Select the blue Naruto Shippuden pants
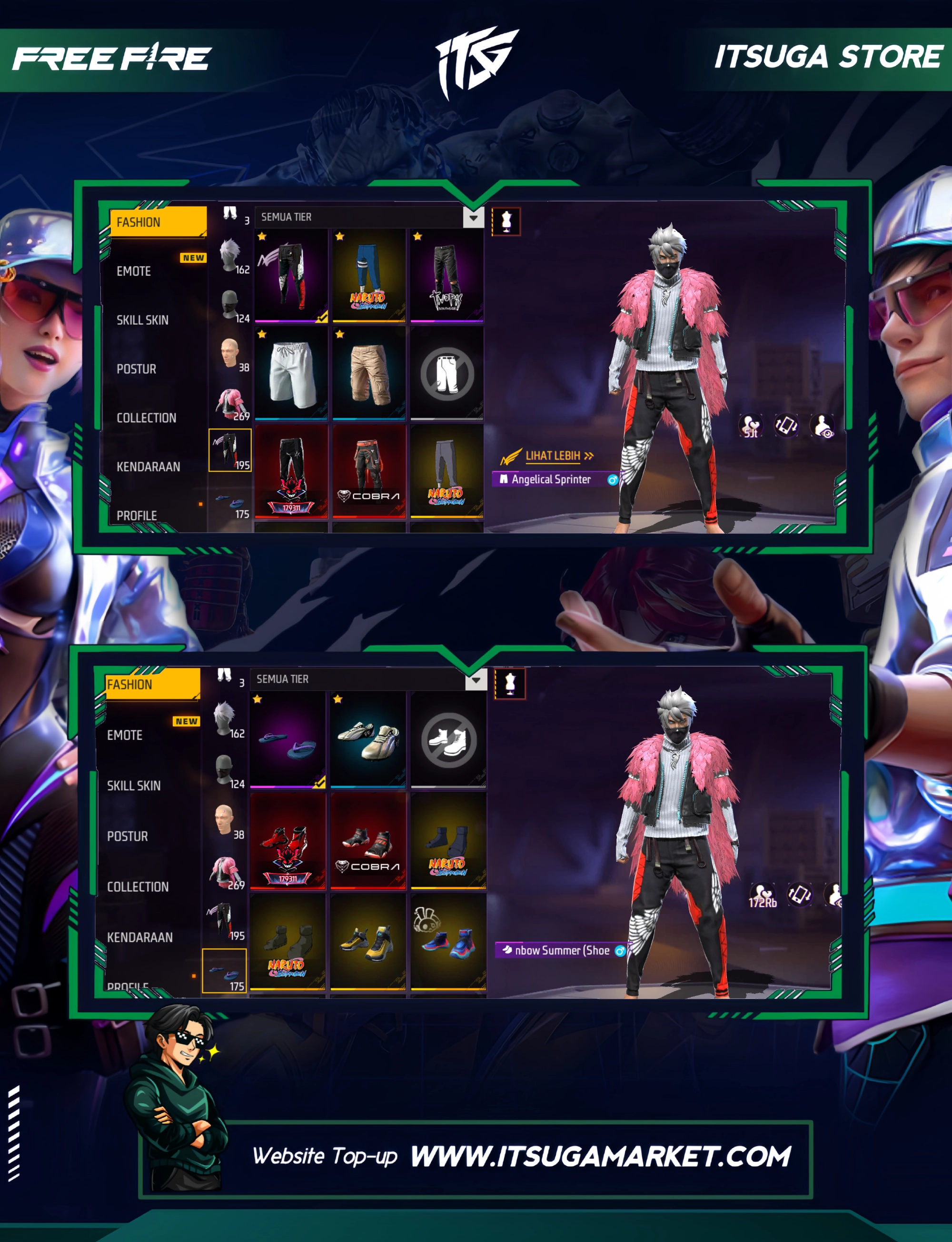The height and width of the screenshot is (1242, 952). [369, 276]
